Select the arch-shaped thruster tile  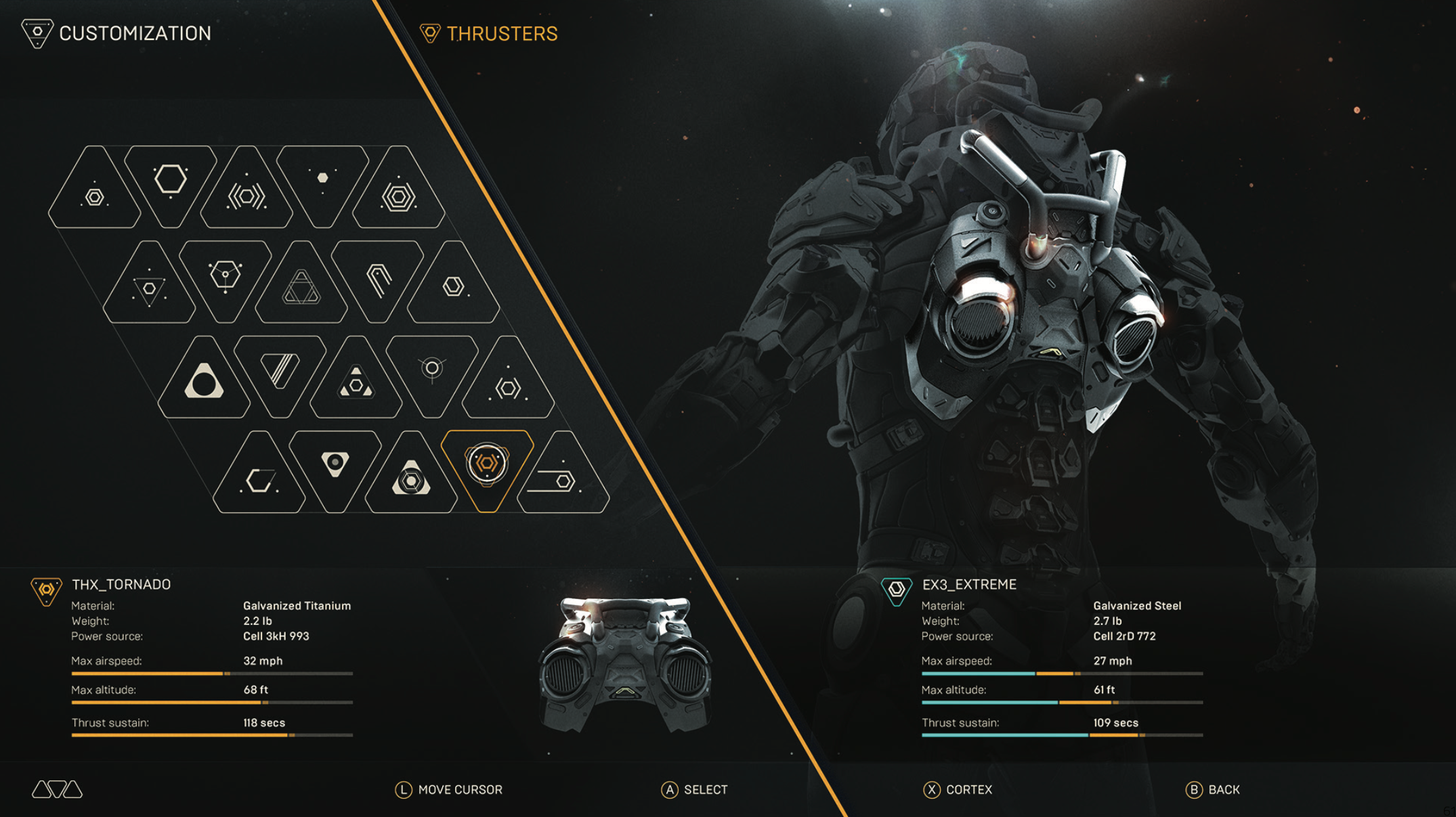tap(378, 278)
